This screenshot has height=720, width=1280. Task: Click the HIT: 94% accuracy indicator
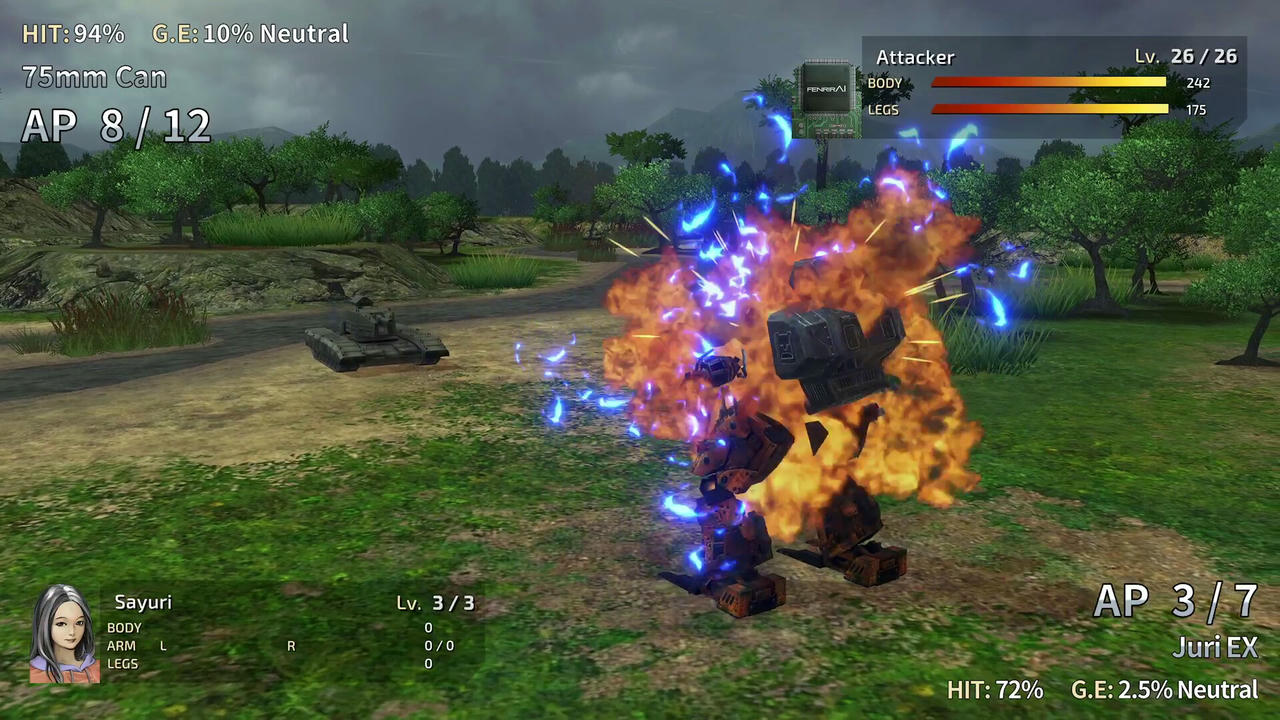pos(73,33)
